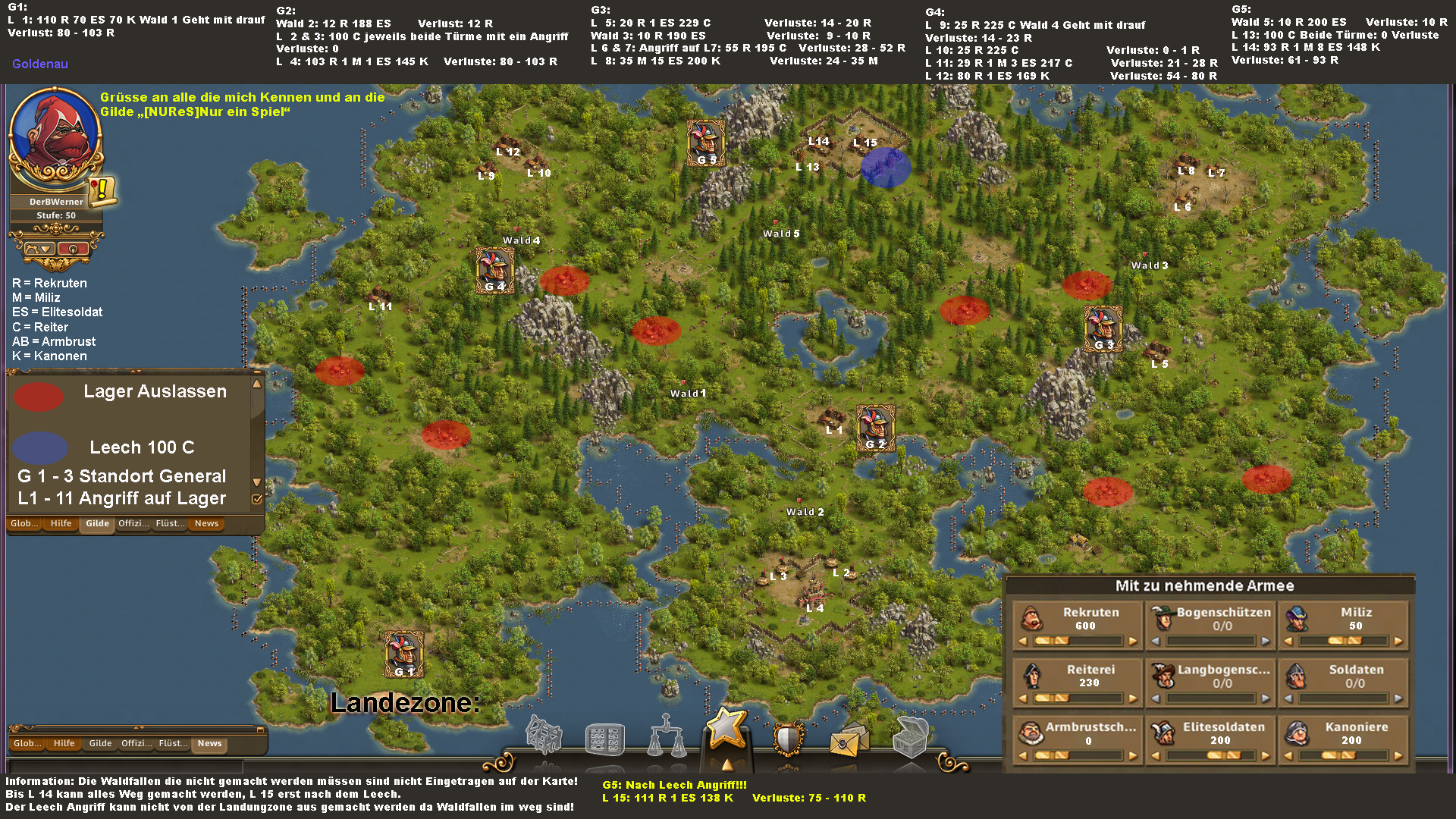The width and height of the screenshot is (1456, 819).
Task: Select the highlighted News chat tab
Action: [209, 743]
